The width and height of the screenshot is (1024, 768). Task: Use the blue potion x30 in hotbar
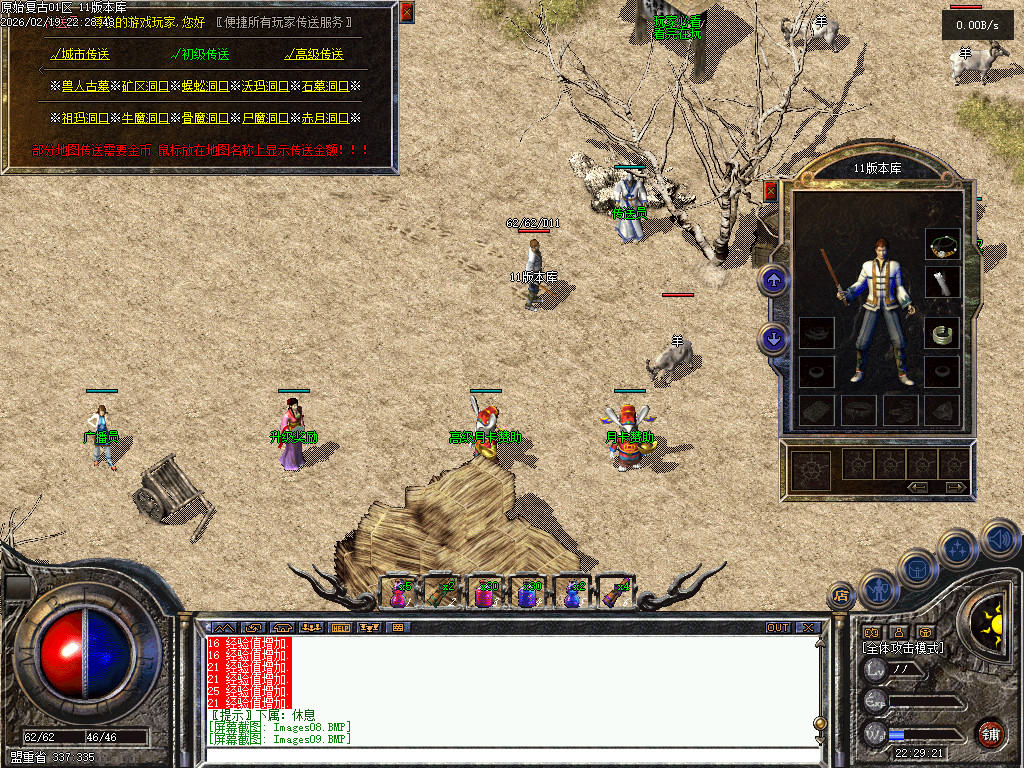(x=528, y=593)
